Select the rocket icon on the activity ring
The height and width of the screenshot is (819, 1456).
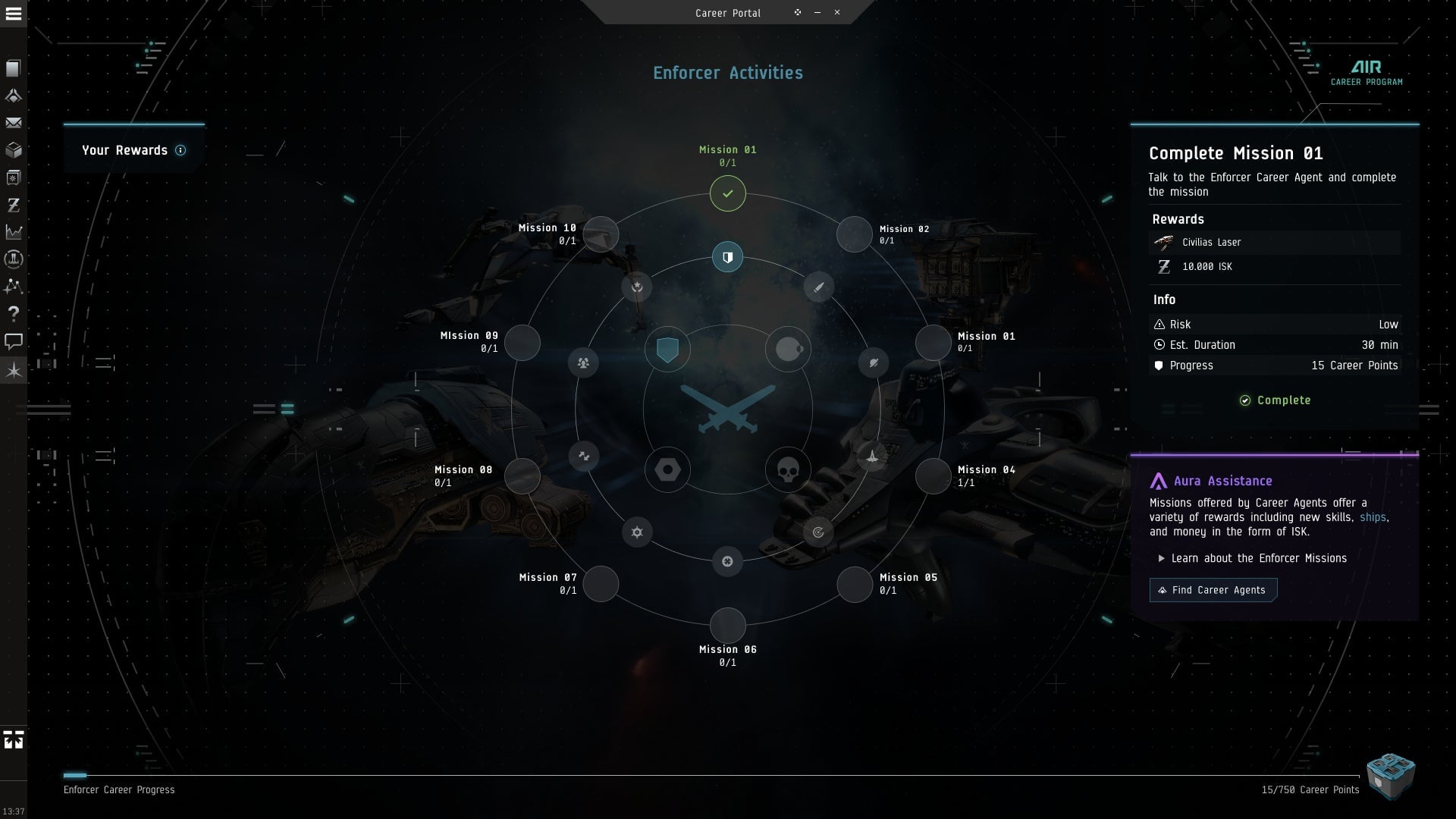tap(874, 456)
